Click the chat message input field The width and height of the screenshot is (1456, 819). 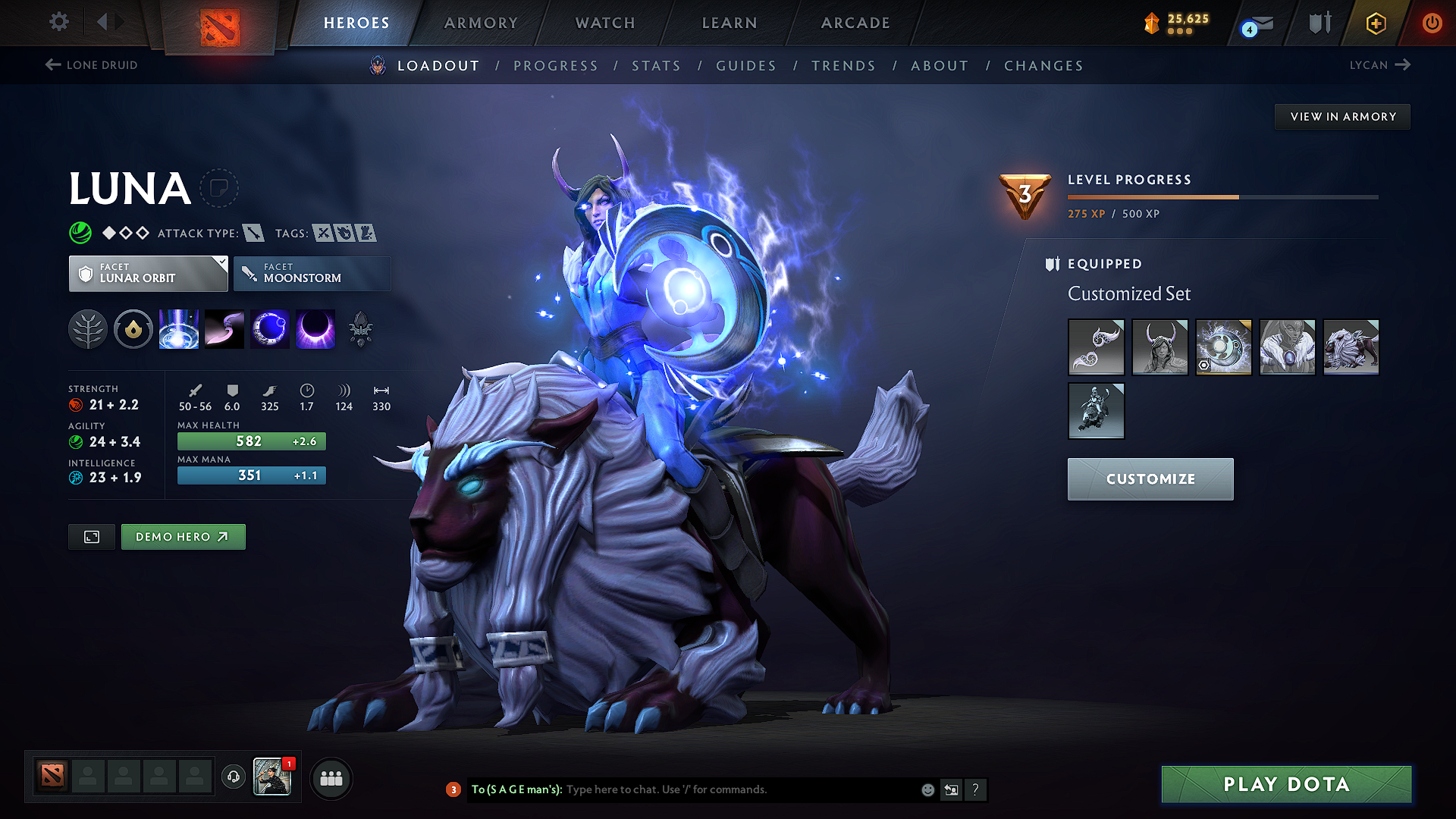tap(739, 789)
